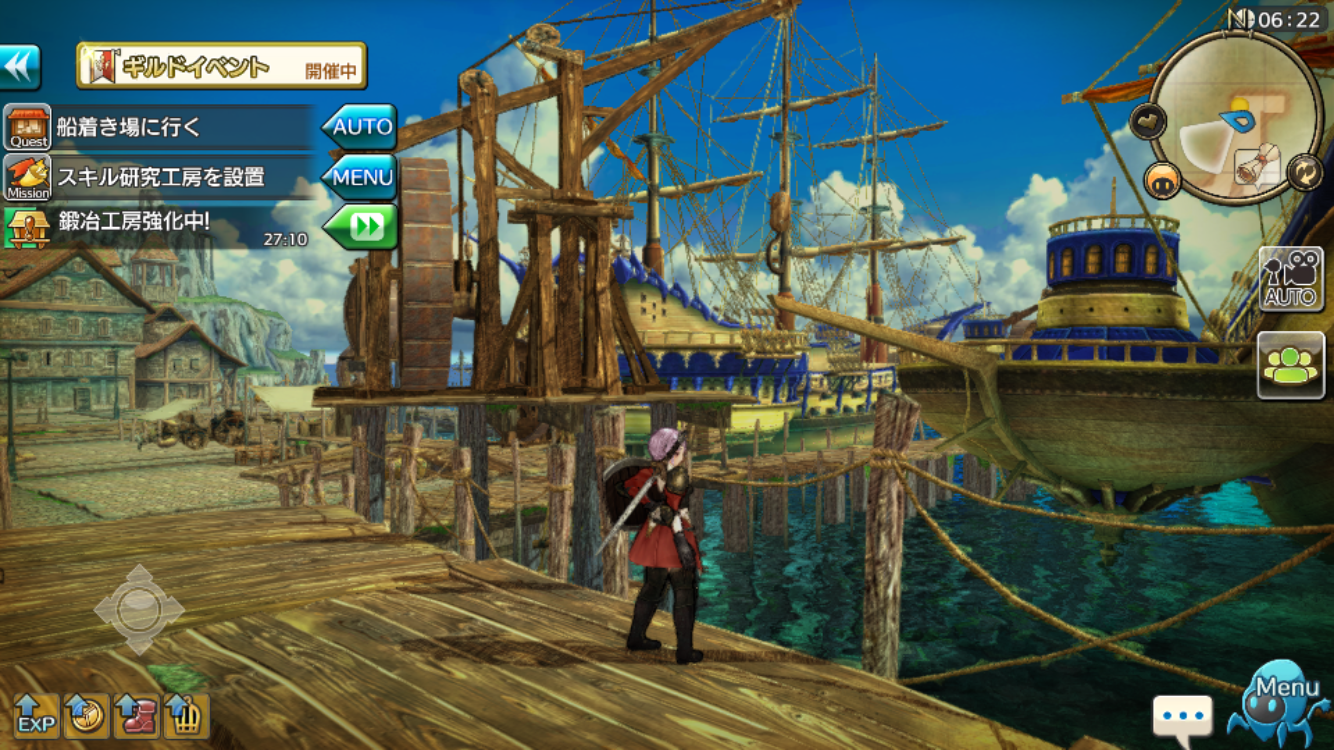
Task: Select the EXP boost buff icon
Action: pyautogui.click(x=36, y=716)
